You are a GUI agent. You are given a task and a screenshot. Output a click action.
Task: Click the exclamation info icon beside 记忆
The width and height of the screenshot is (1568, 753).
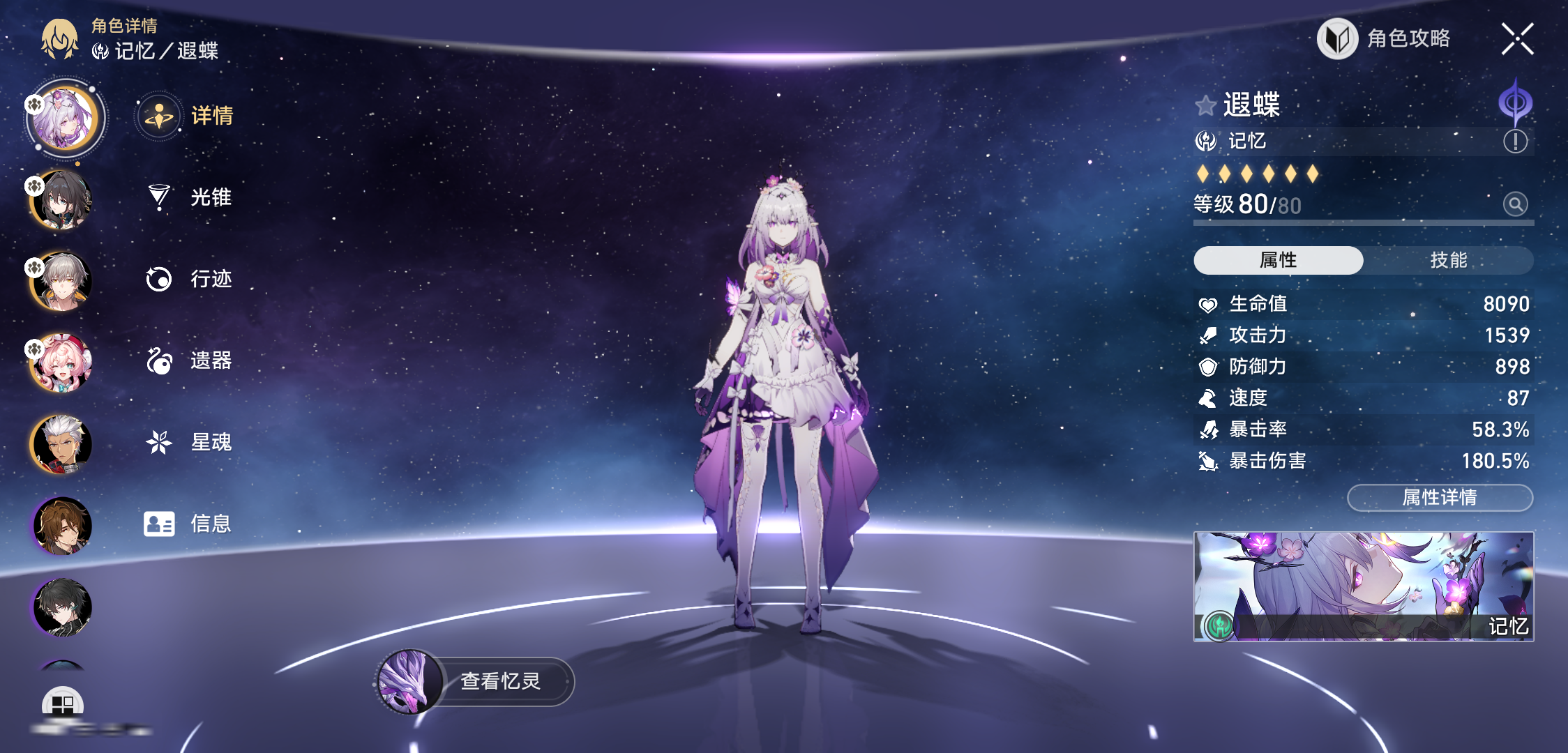[1515, 142]
